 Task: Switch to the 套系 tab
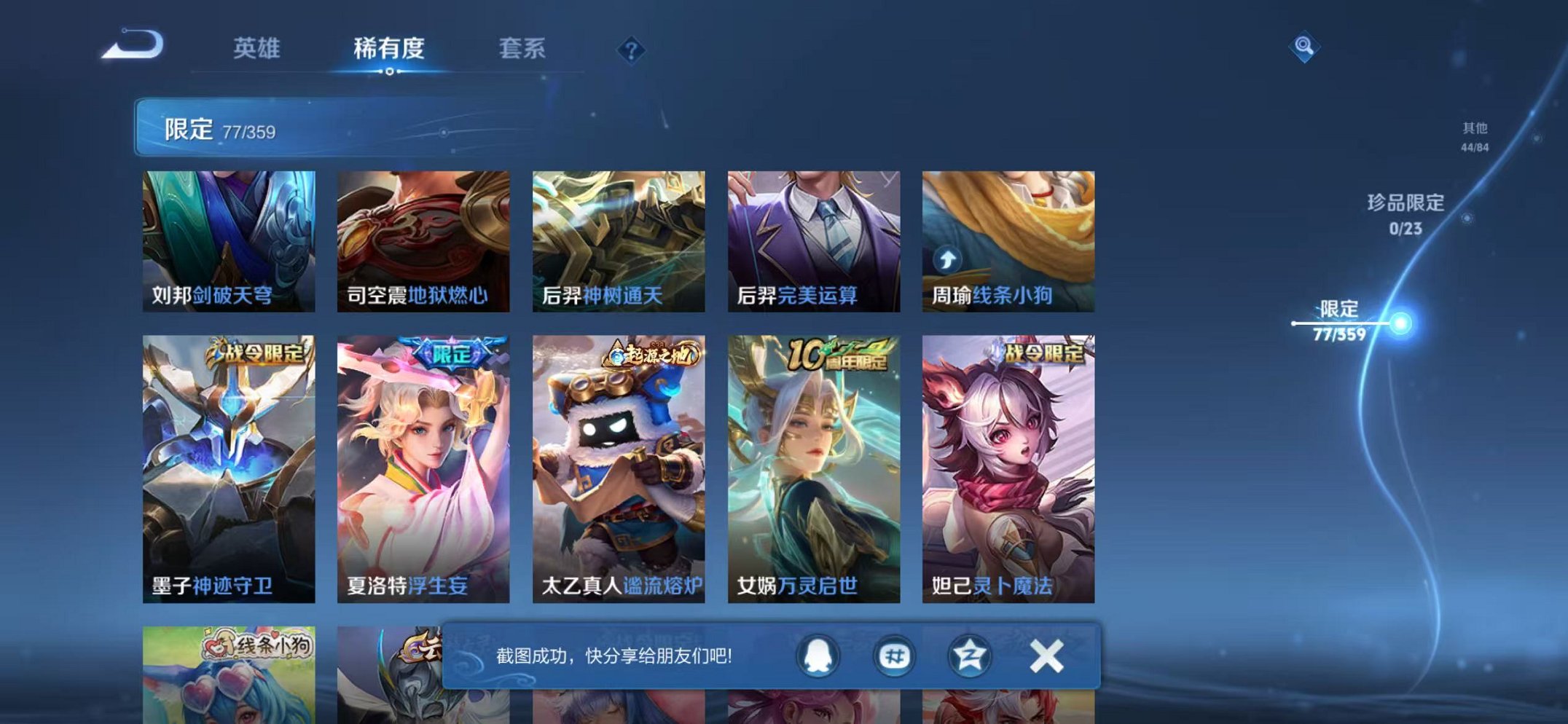coord(522,48)
